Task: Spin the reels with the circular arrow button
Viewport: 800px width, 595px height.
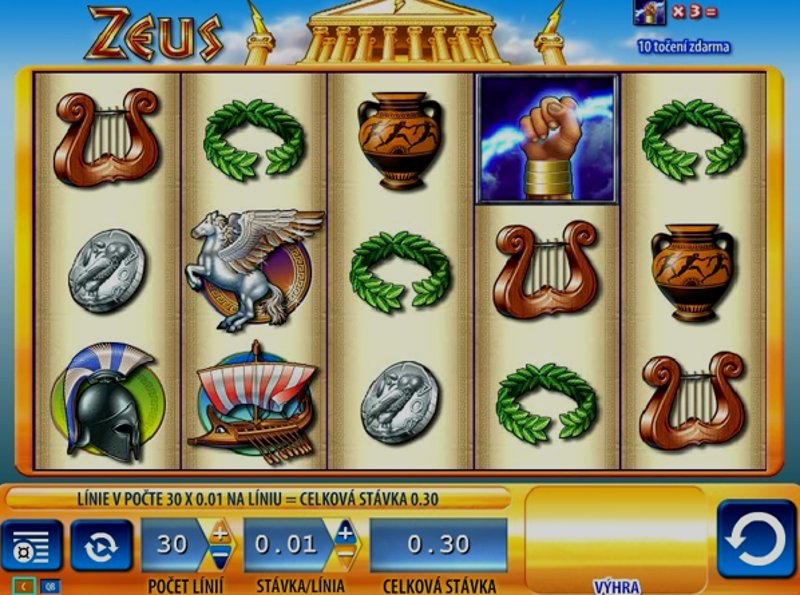Action: [755, 538]
